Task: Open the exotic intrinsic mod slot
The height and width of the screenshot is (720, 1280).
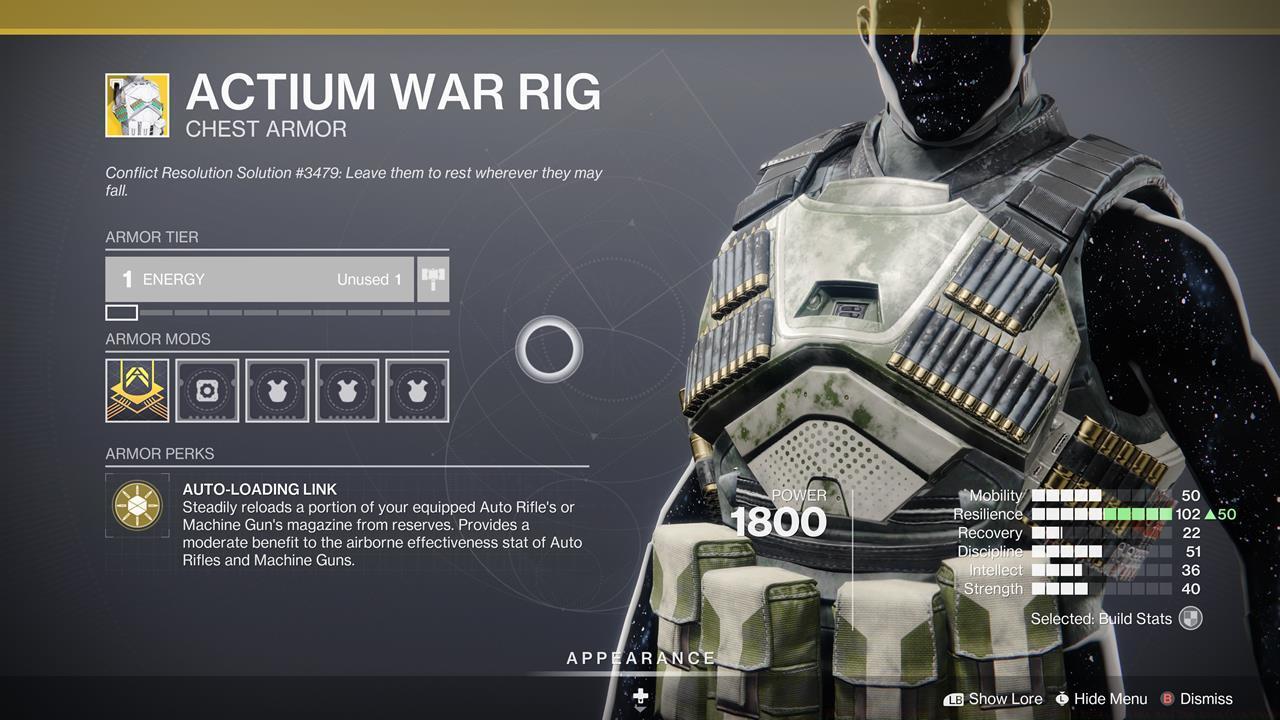Action: point(137,390)
